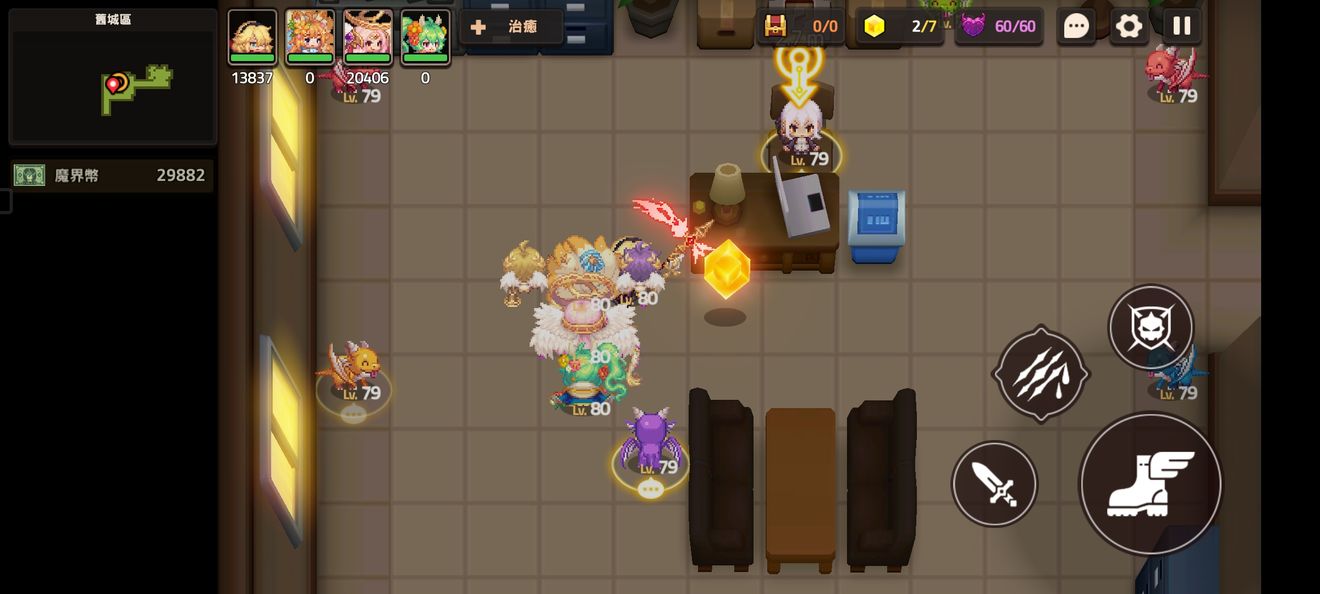Trigger the demon shield skill
1320x594 pixels.
click(x=1151, y=327)
